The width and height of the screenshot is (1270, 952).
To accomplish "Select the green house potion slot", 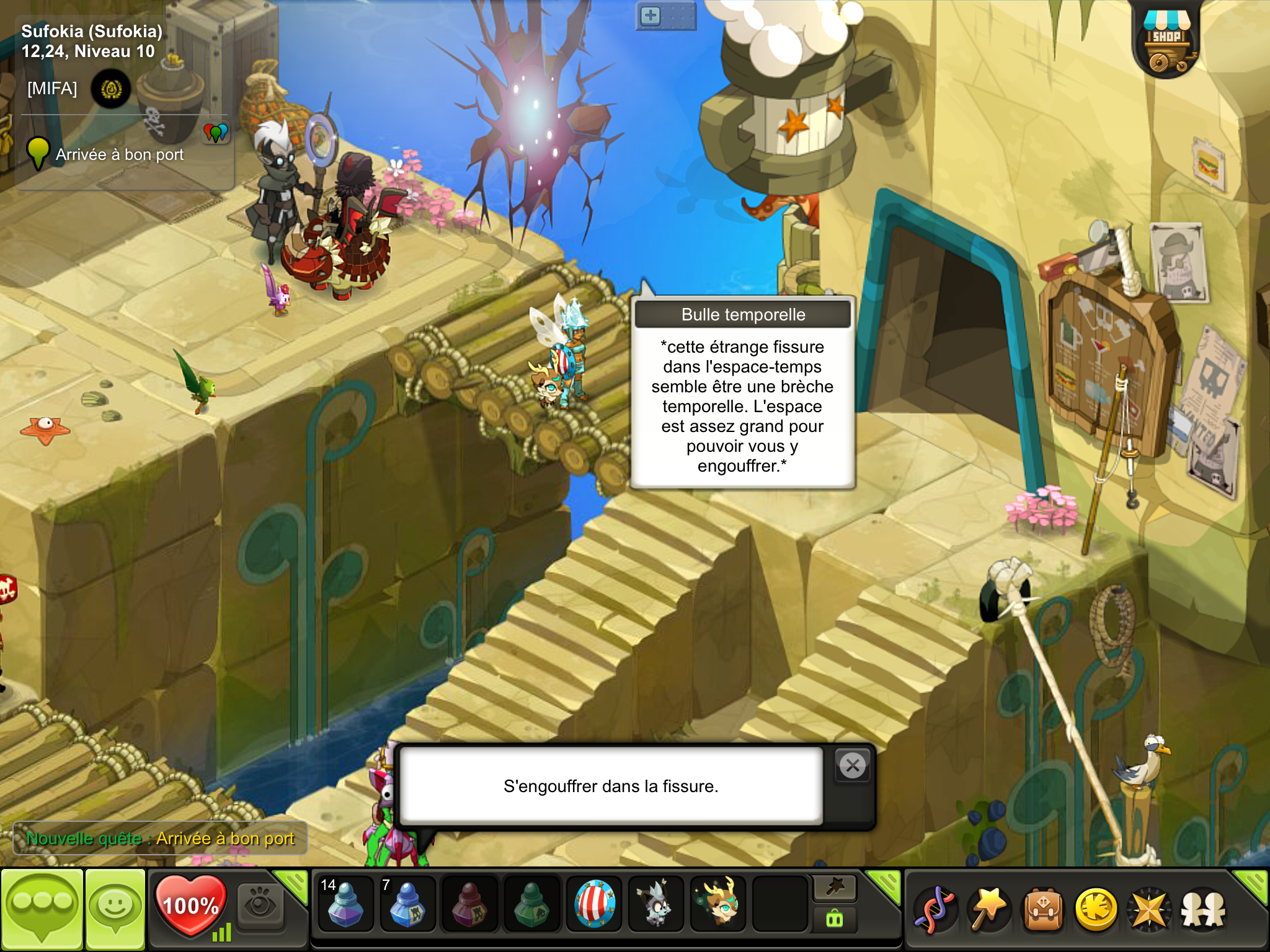I will click(531, 904).
